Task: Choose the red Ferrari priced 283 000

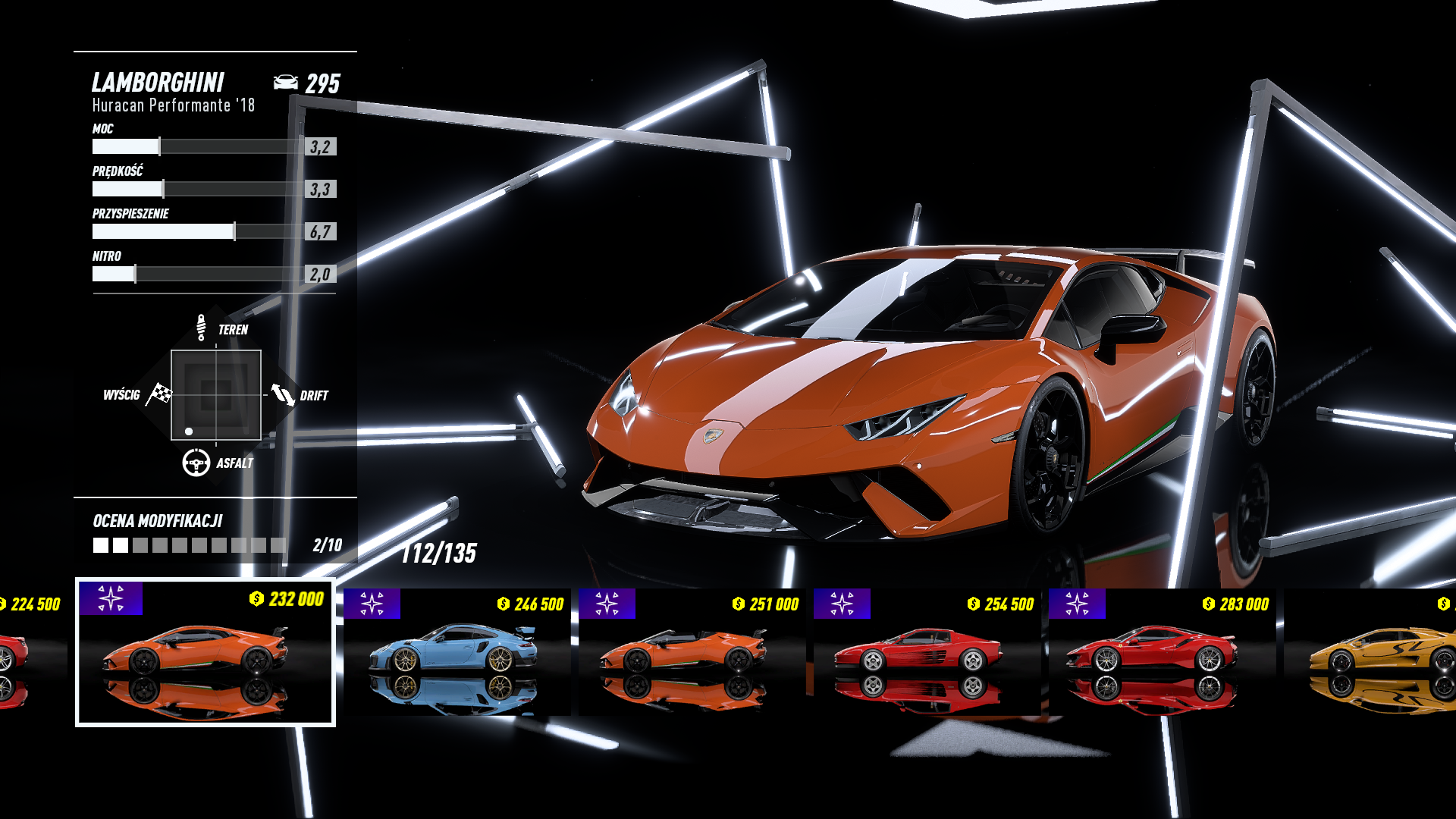Action: 1162,652
